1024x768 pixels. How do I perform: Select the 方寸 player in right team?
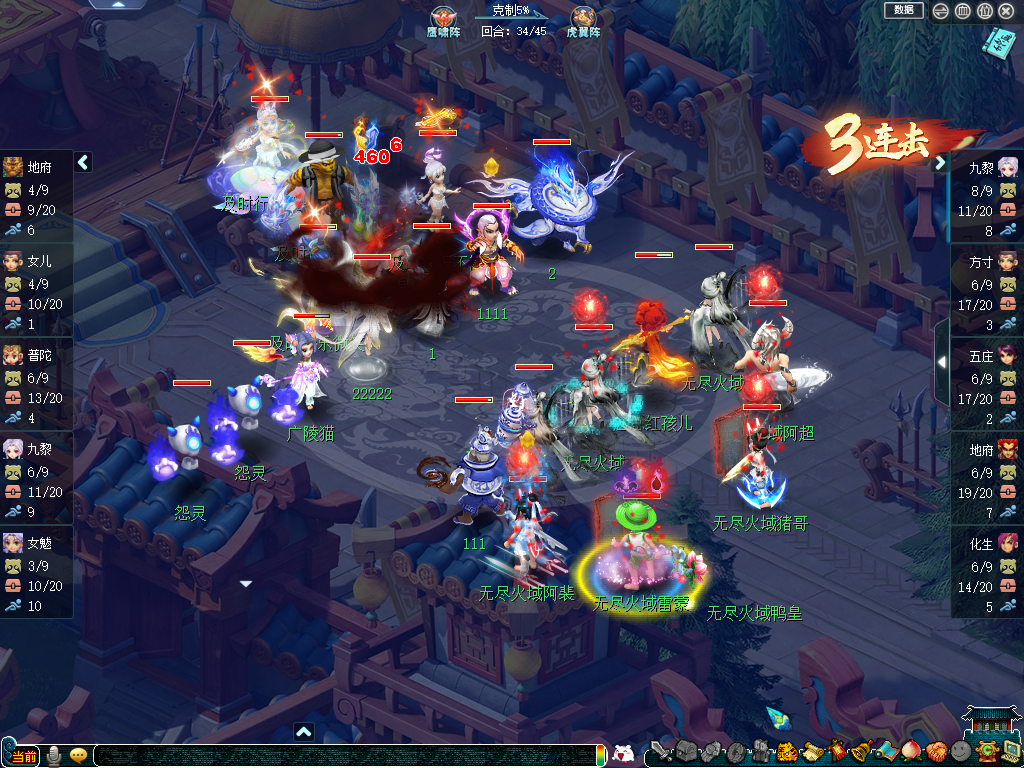click(986, 292)
